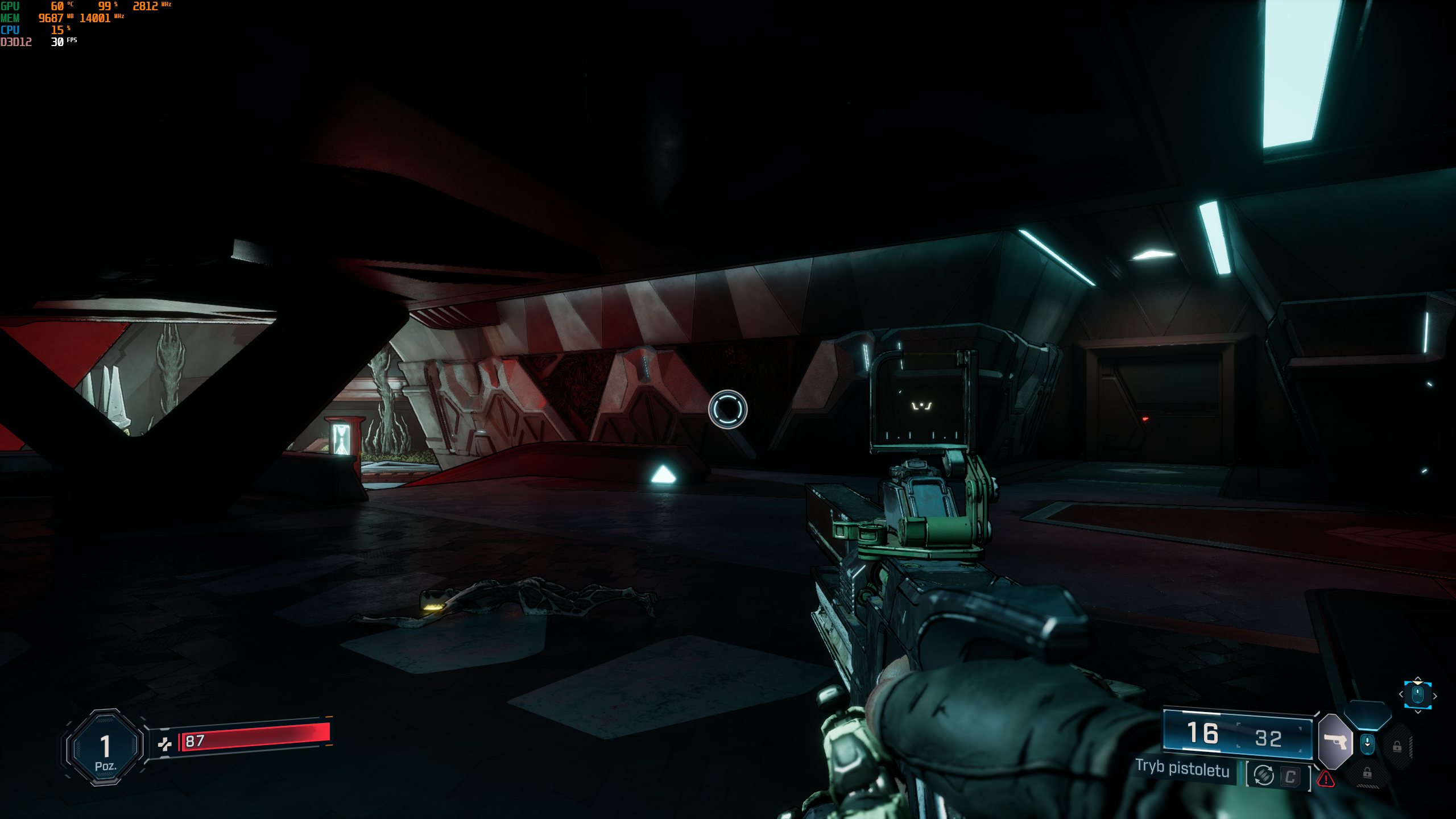Toggle the ammo-swap fire mode icon
This screenshot has width=1456, height=819.
click(1264, 775)
